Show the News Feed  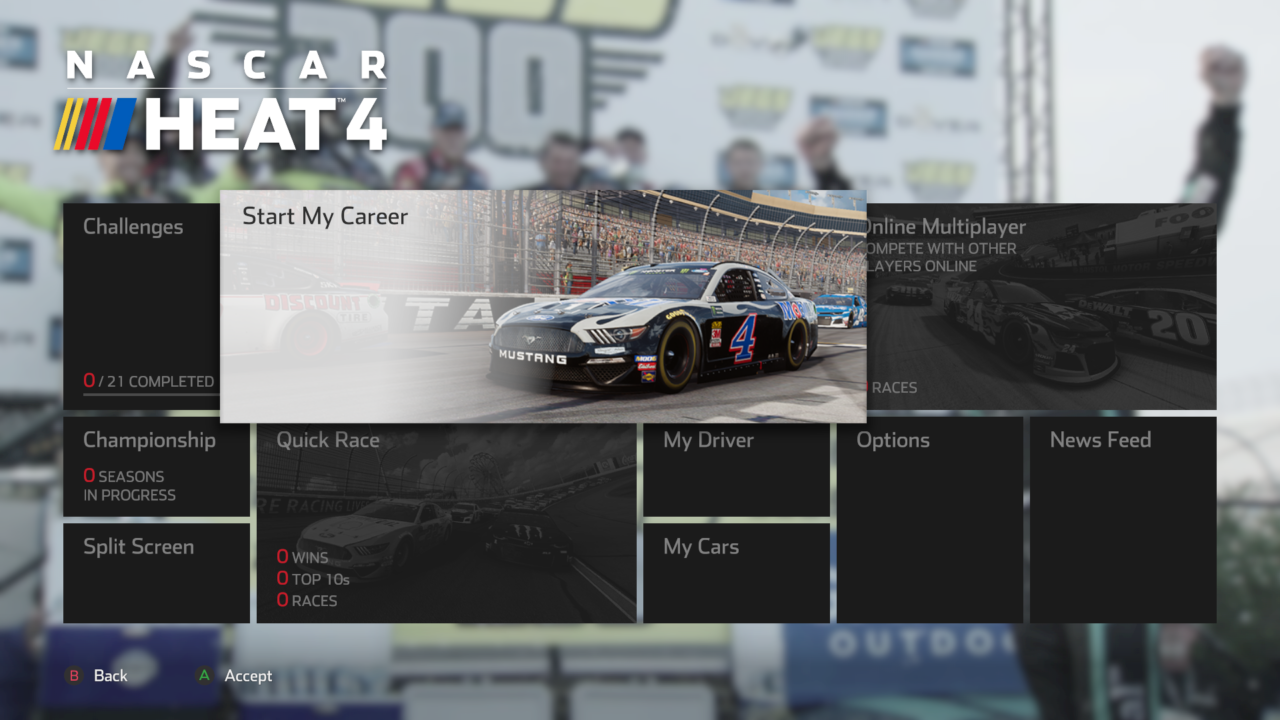click(x=1122, y=520)
